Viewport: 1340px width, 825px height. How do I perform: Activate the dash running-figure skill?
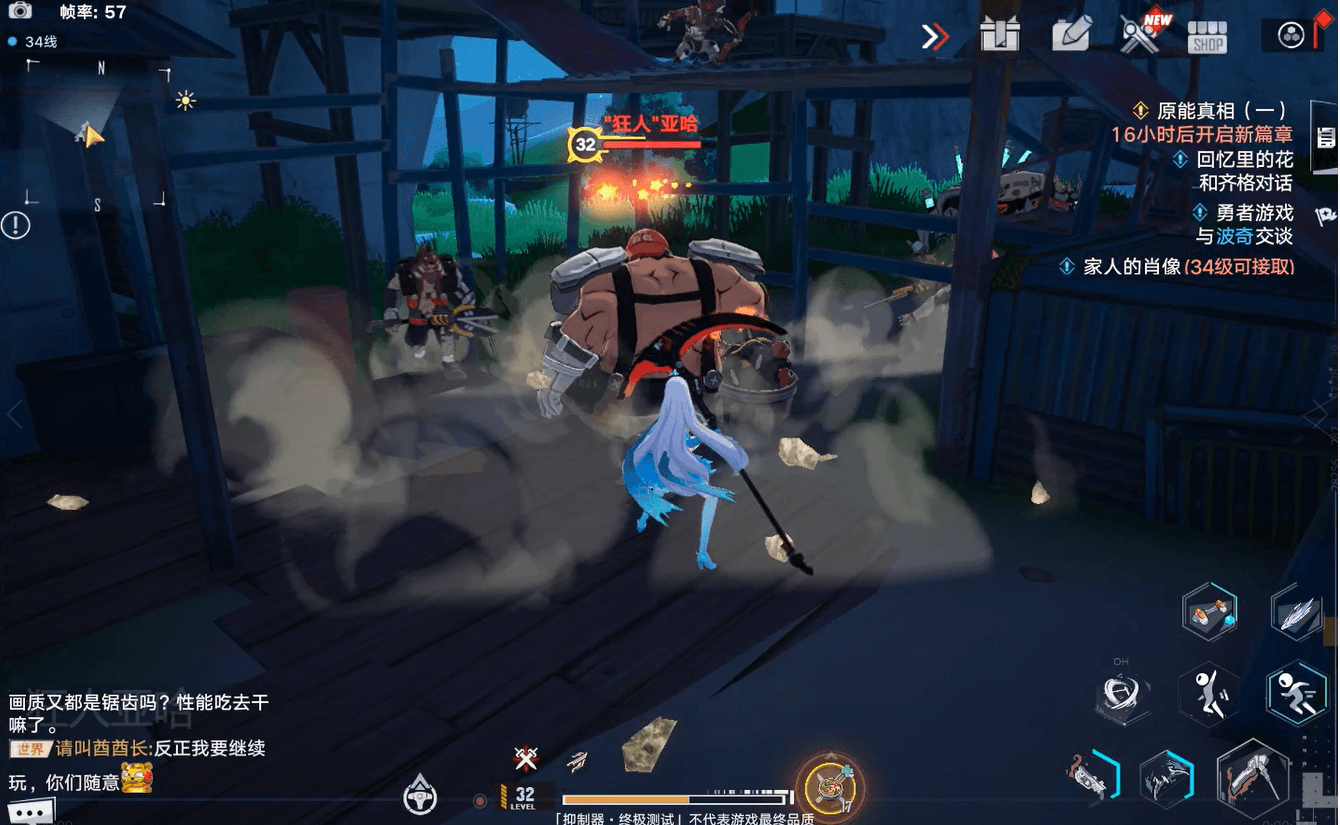click(1296, 692)
